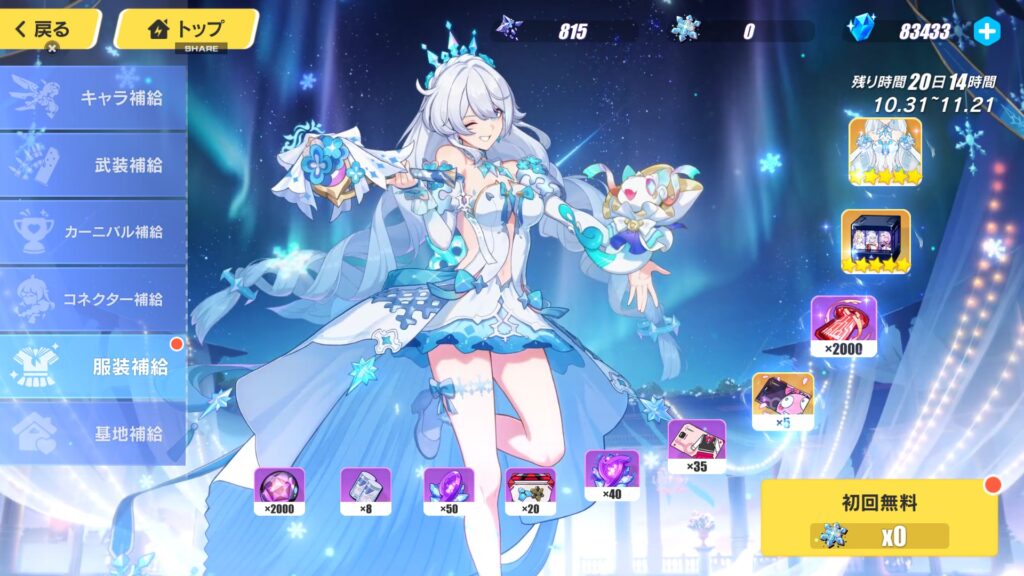Inspect the pink gem ×2000 reward
The image size is (1024, 576).
click(x=279, y=492)
